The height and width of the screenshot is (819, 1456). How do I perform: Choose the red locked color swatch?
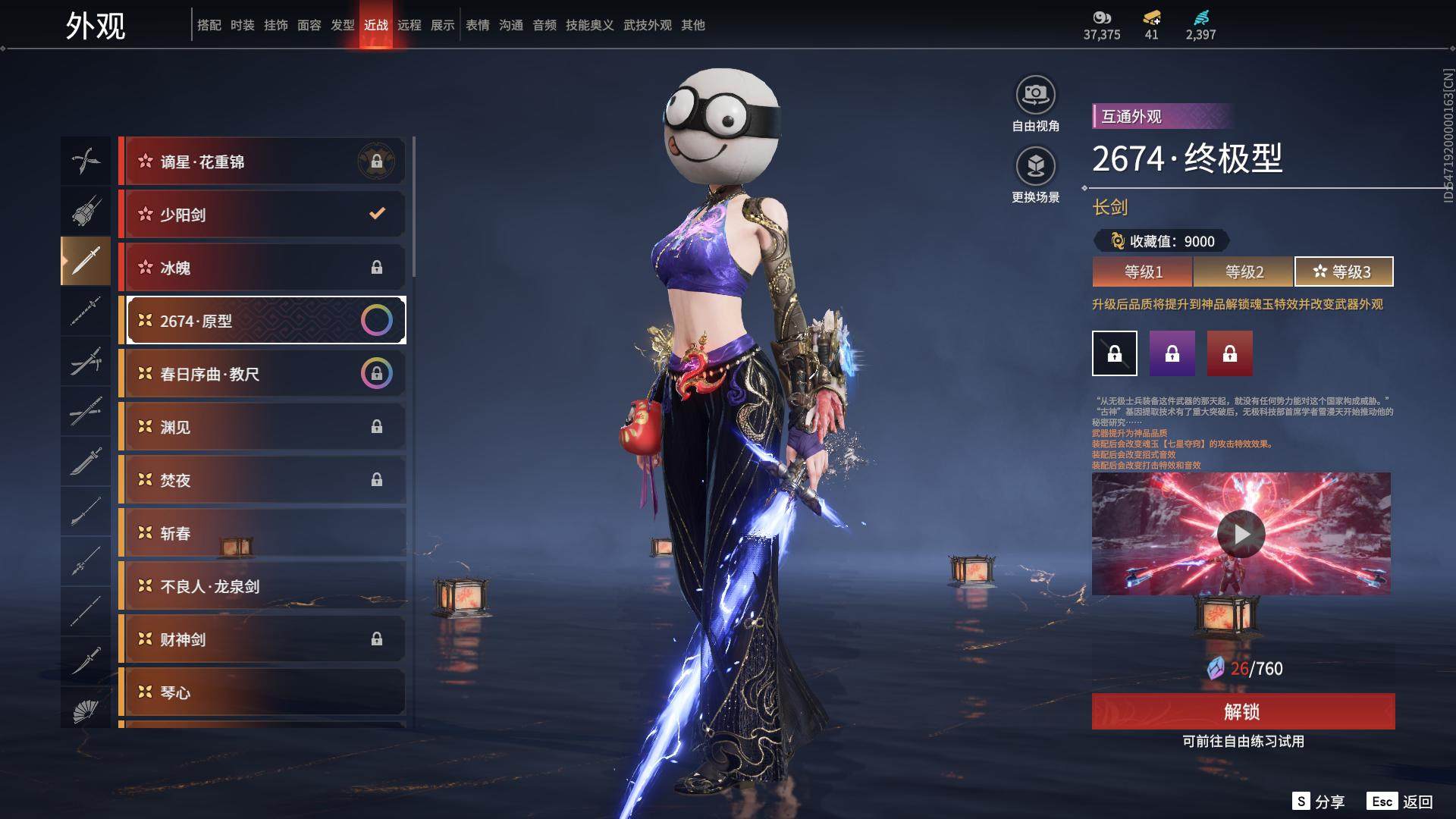click(x=1230, y=353)
